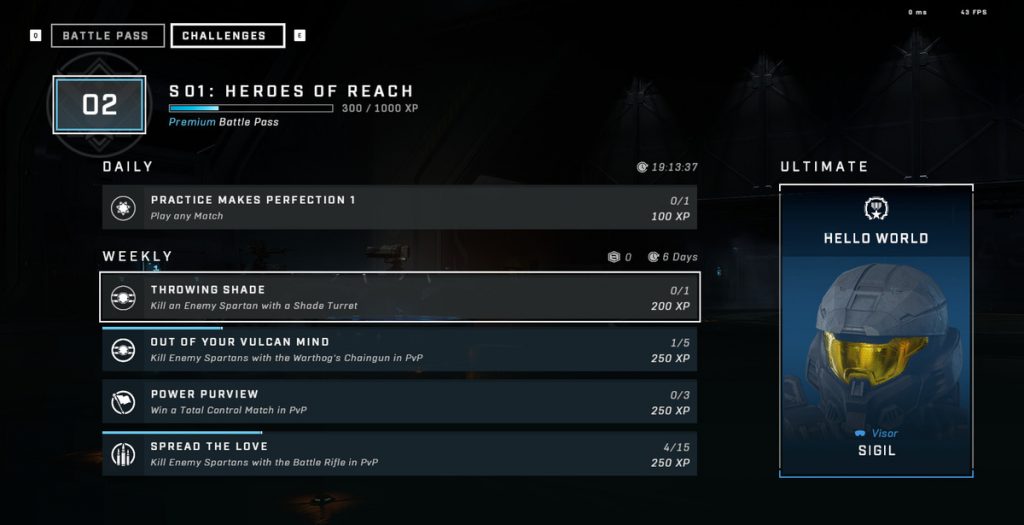The image size is (1024, 525).
Task: Select the Power Purview challenge row
Action: pyautogui.click(x=399, y=402)
